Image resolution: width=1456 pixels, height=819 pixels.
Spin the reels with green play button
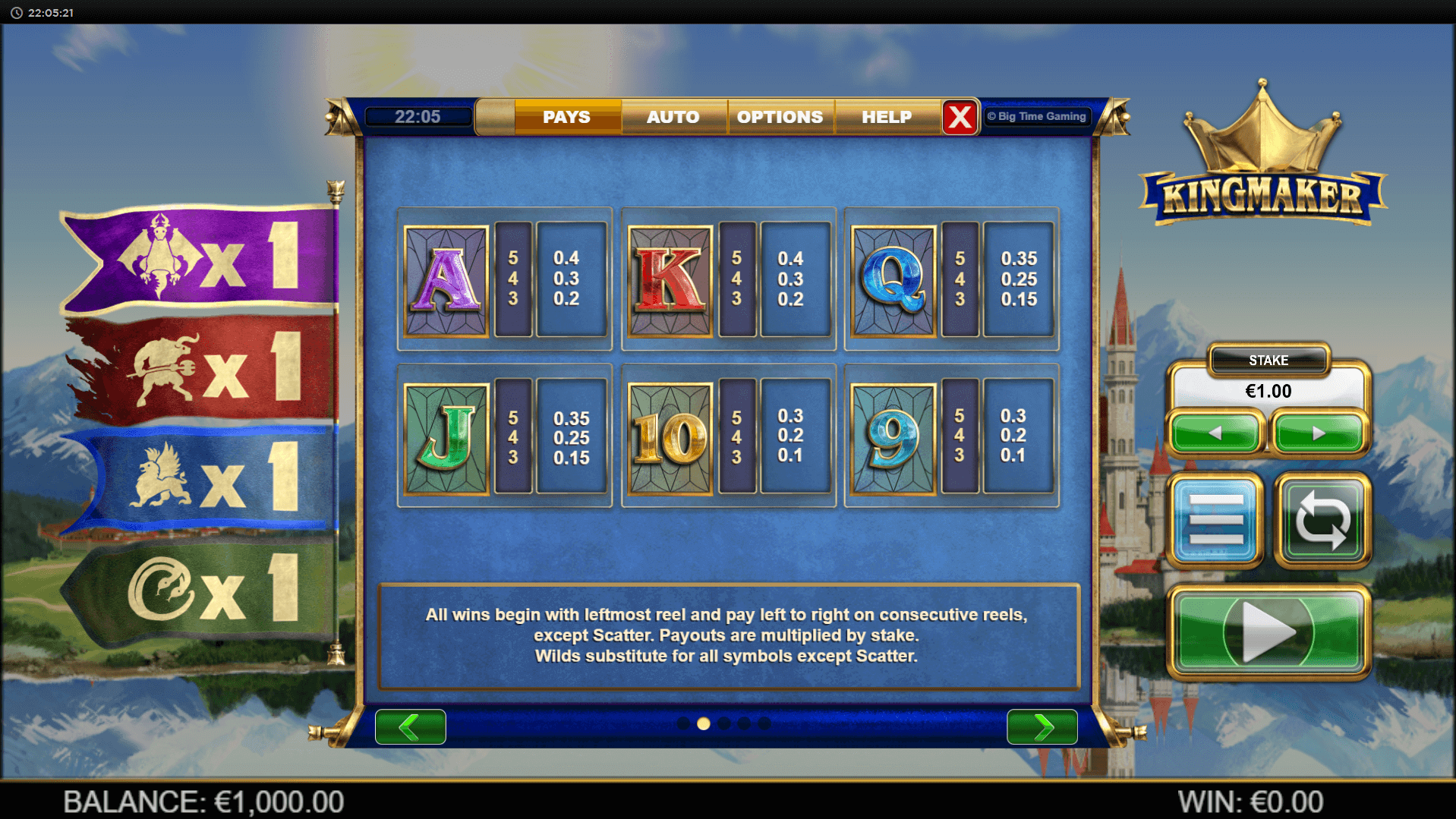pyautogui.click(x=1268, y=632)
